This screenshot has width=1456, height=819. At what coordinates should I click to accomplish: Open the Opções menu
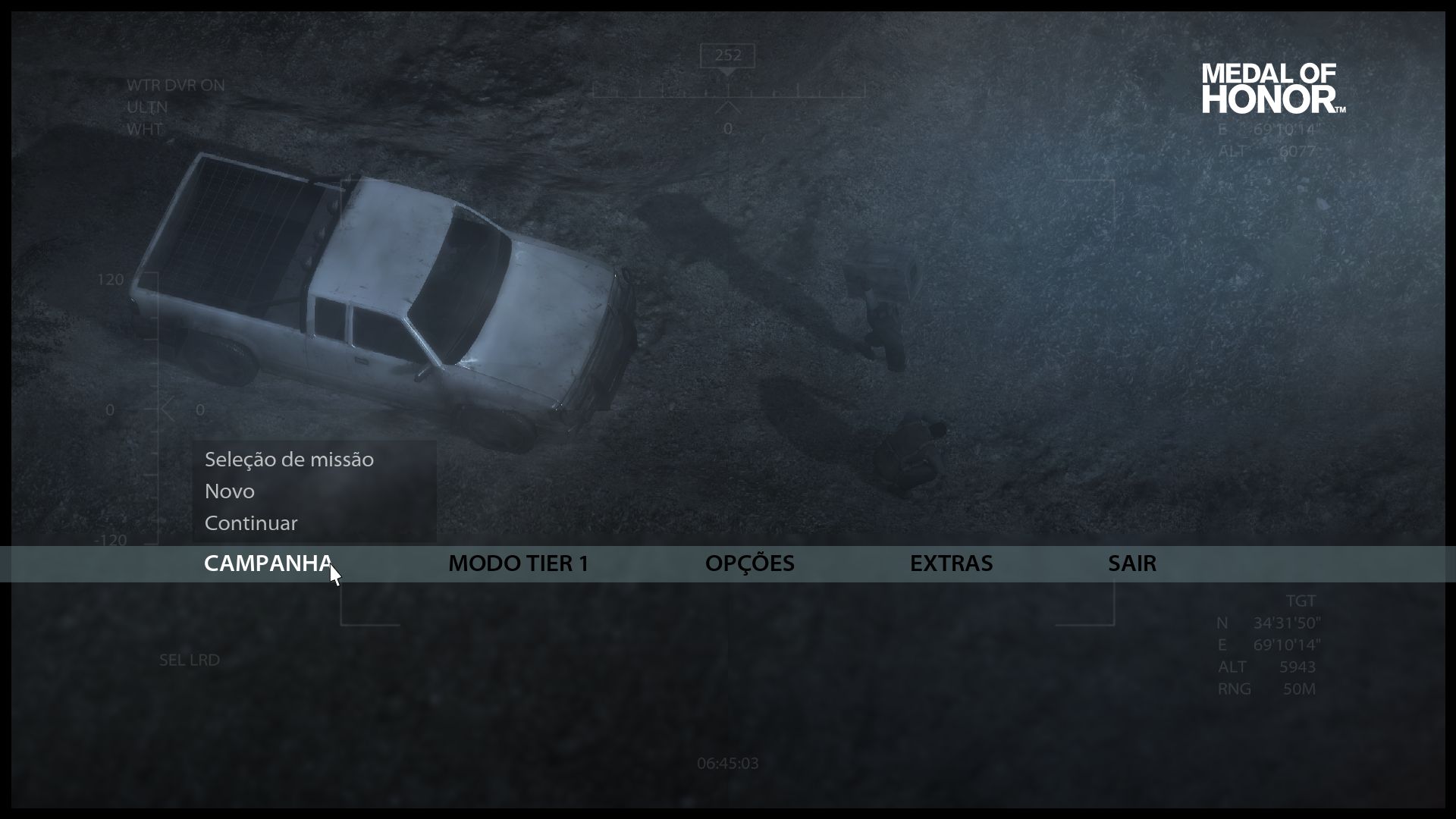(749, 563)
